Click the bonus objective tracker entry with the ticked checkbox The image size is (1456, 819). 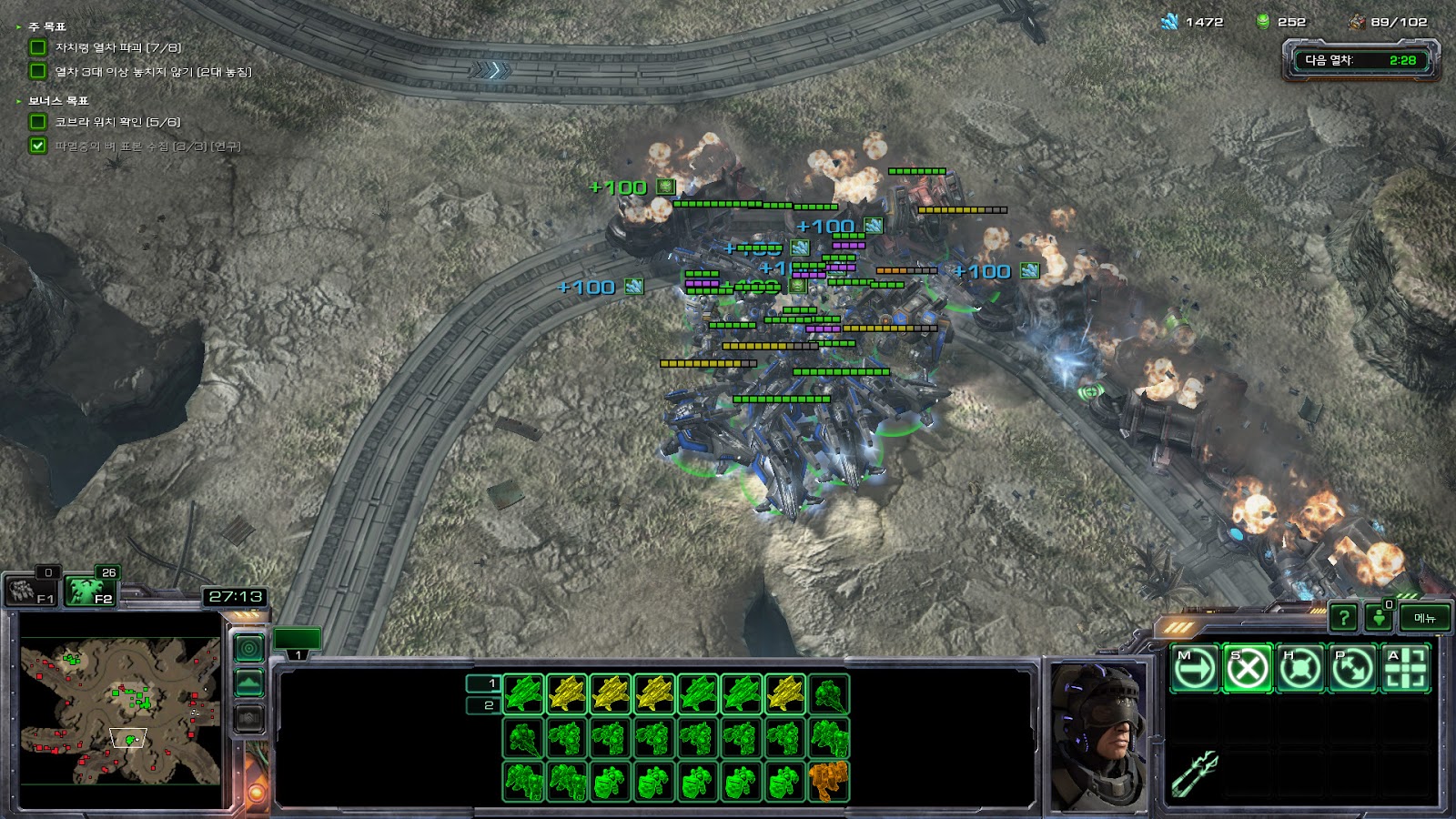pos(136,146)
